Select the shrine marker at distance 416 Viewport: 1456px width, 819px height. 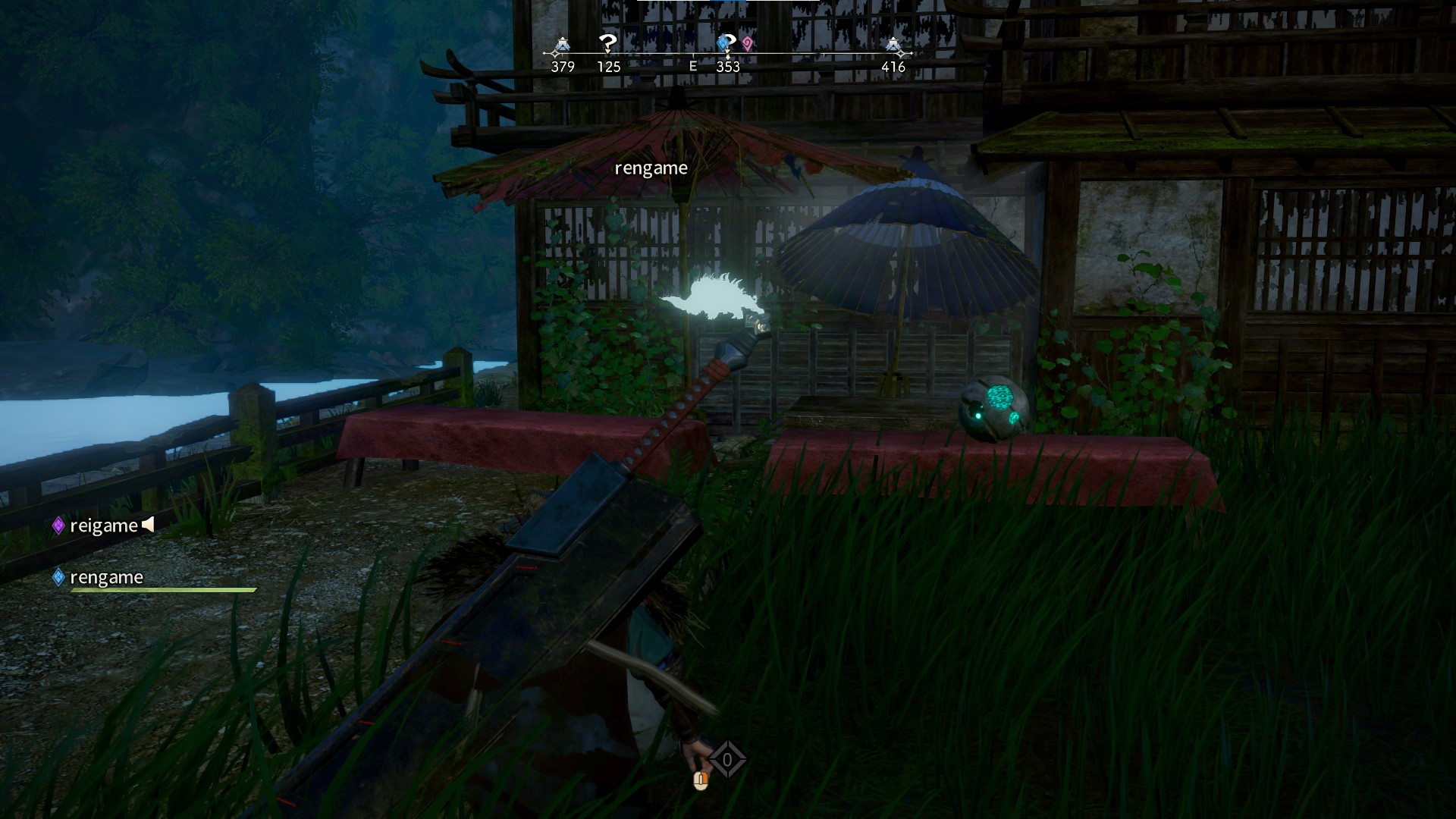[893, 47]
